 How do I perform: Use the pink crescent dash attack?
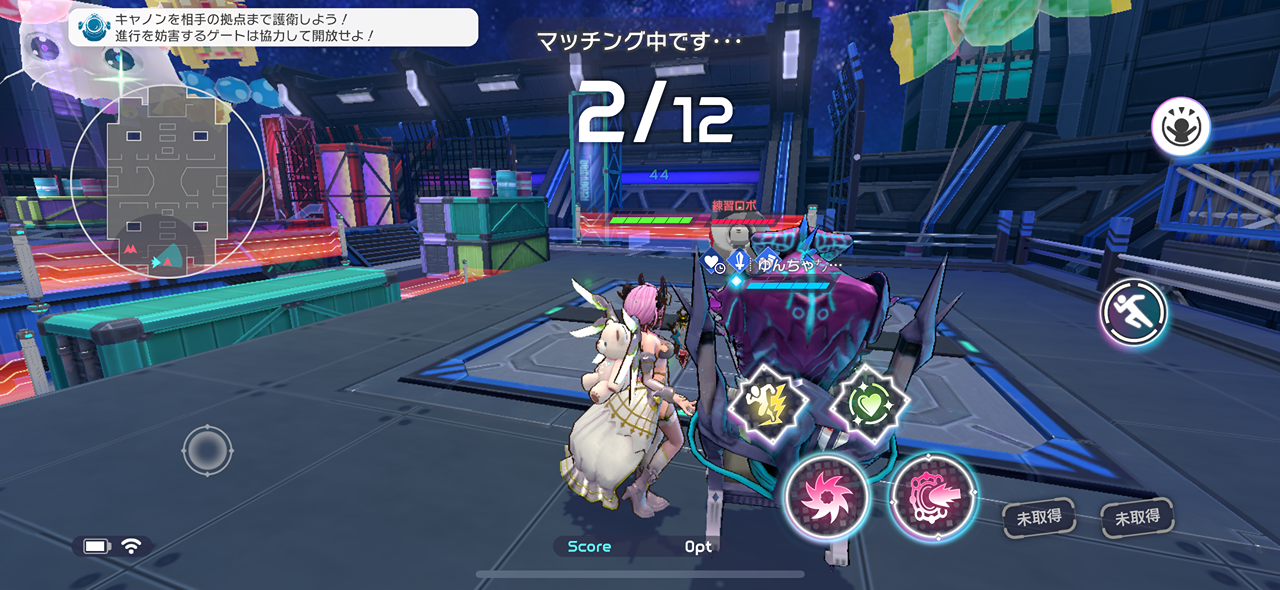click(x=932, y=495)
